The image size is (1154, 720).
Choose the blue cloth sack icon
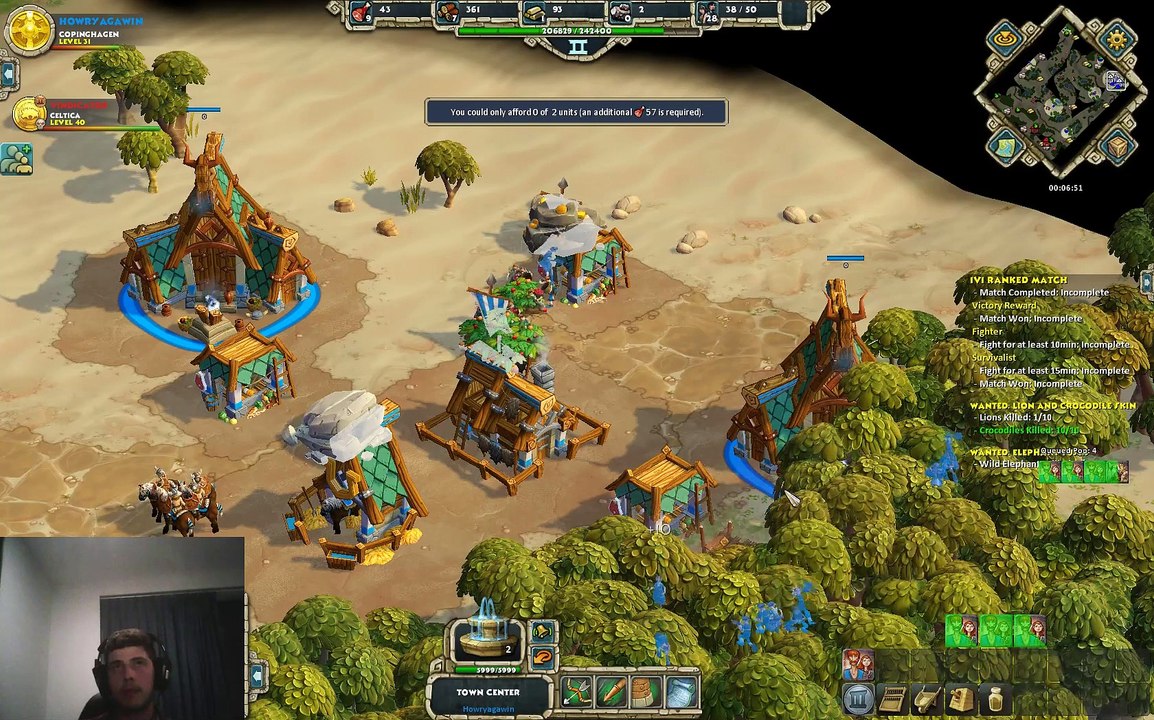click(x=679, y=691)
